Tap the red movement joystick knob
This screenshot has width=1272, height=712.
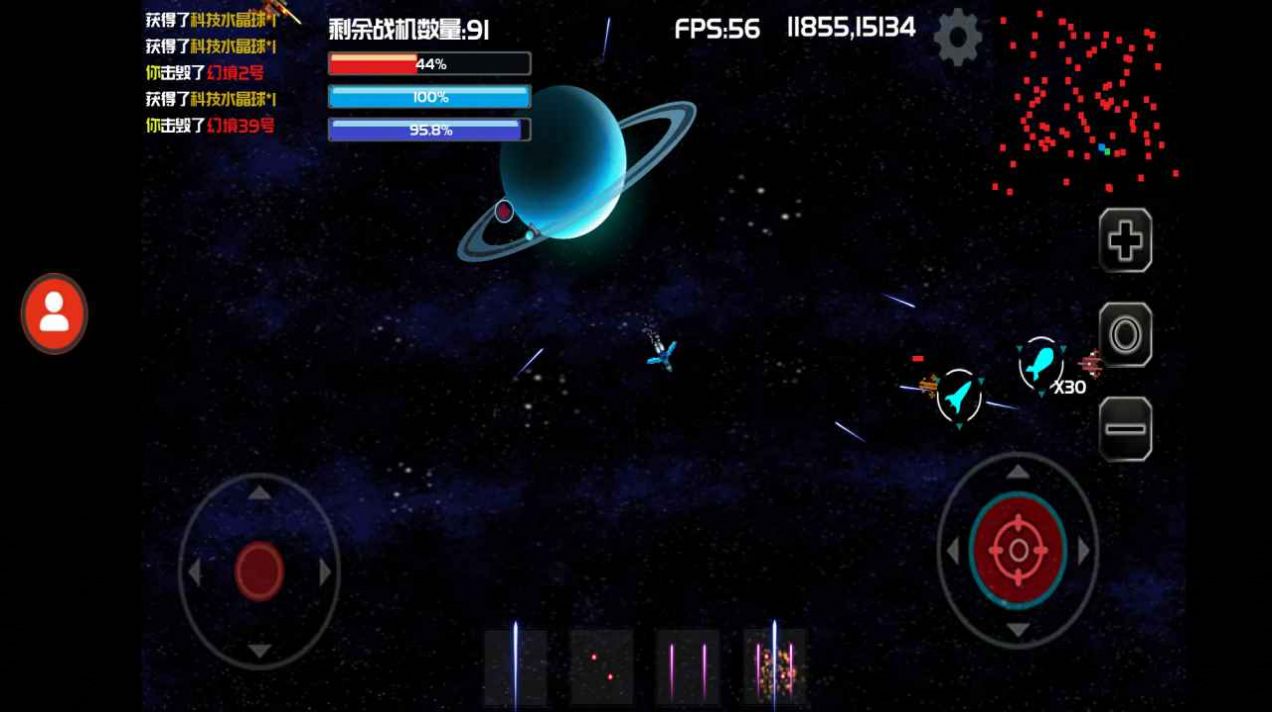point(259,571)
